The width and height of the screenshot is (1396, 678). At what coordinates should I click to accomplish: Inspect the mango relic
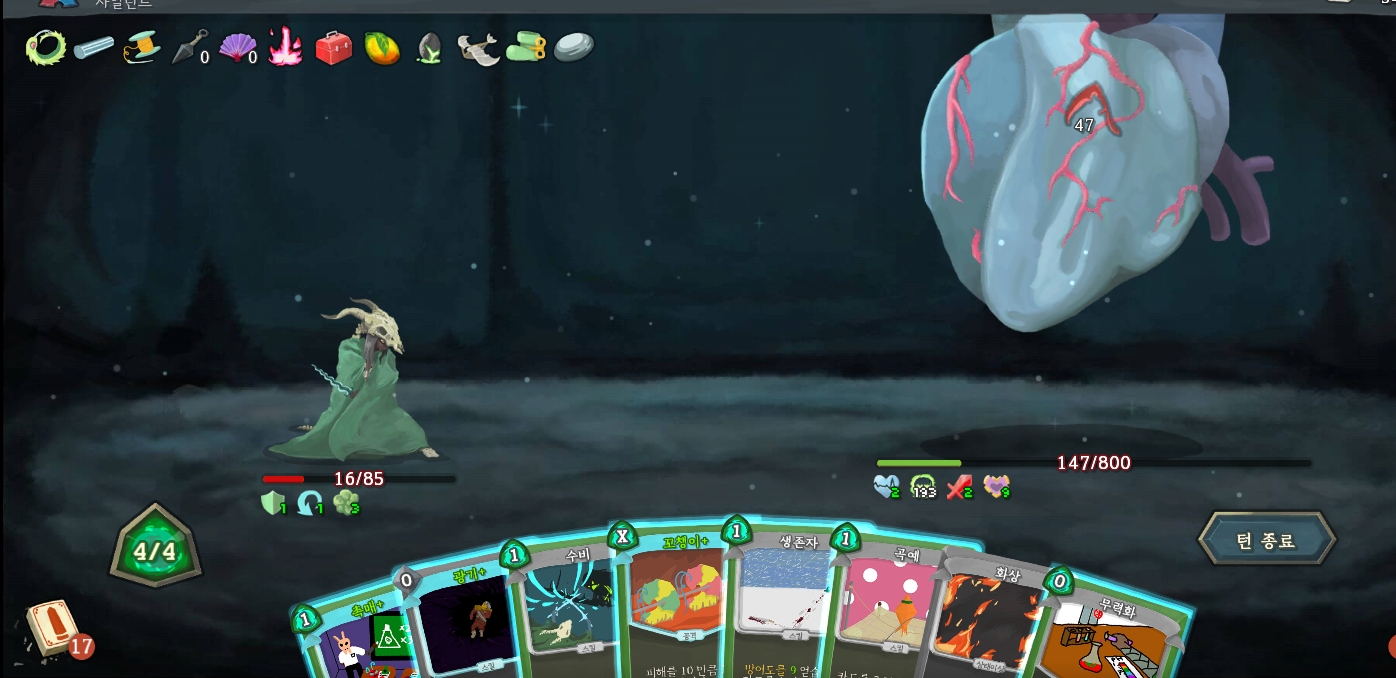(x=382, y=47)
